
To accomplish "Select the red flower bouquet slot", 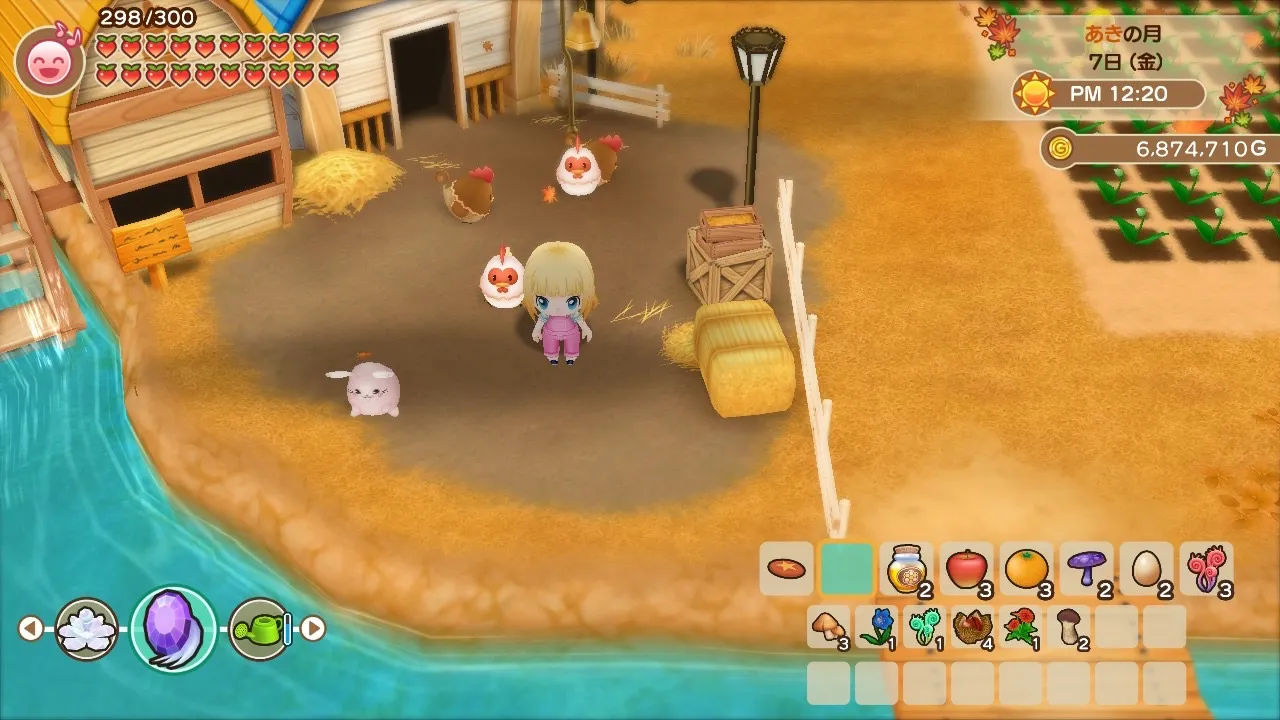I will point(1021,627).
